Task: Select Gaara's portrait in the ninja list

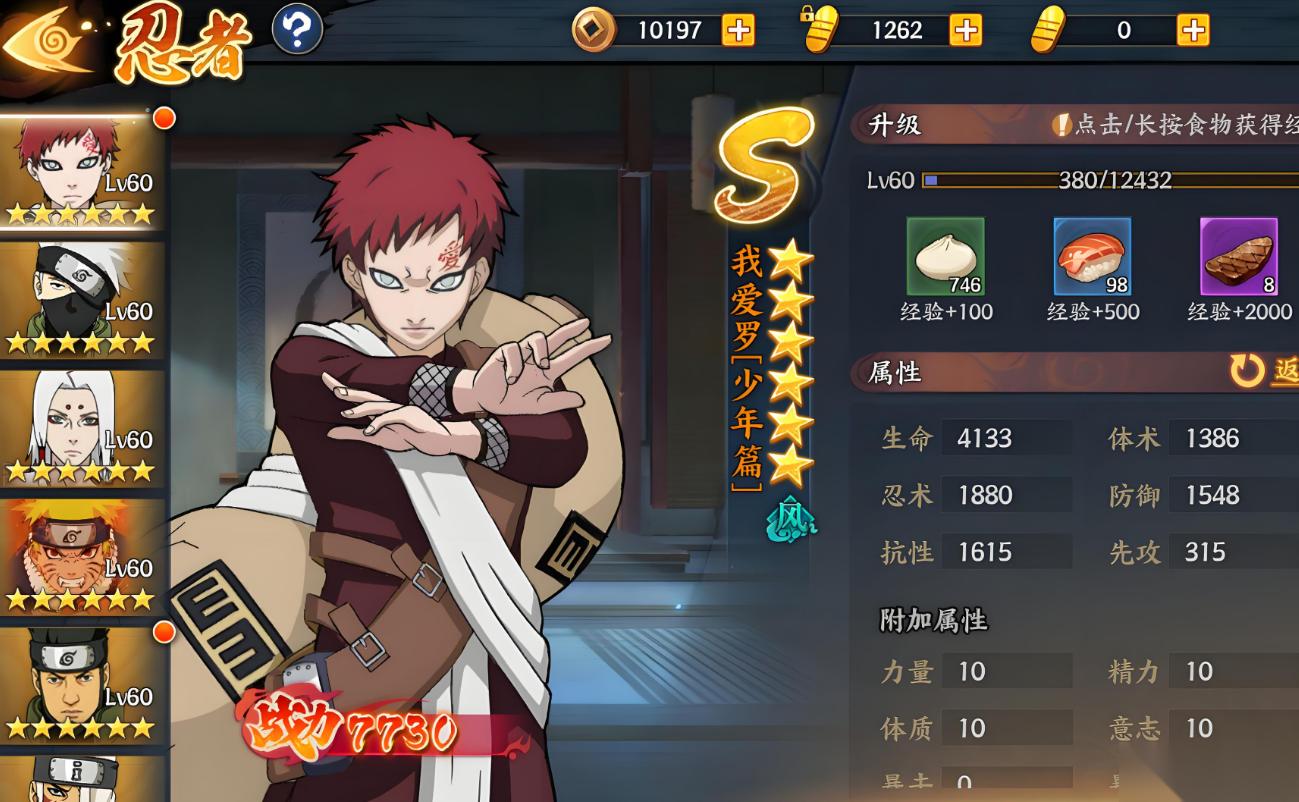Action: pyautogui.click(x=82, y=172)
